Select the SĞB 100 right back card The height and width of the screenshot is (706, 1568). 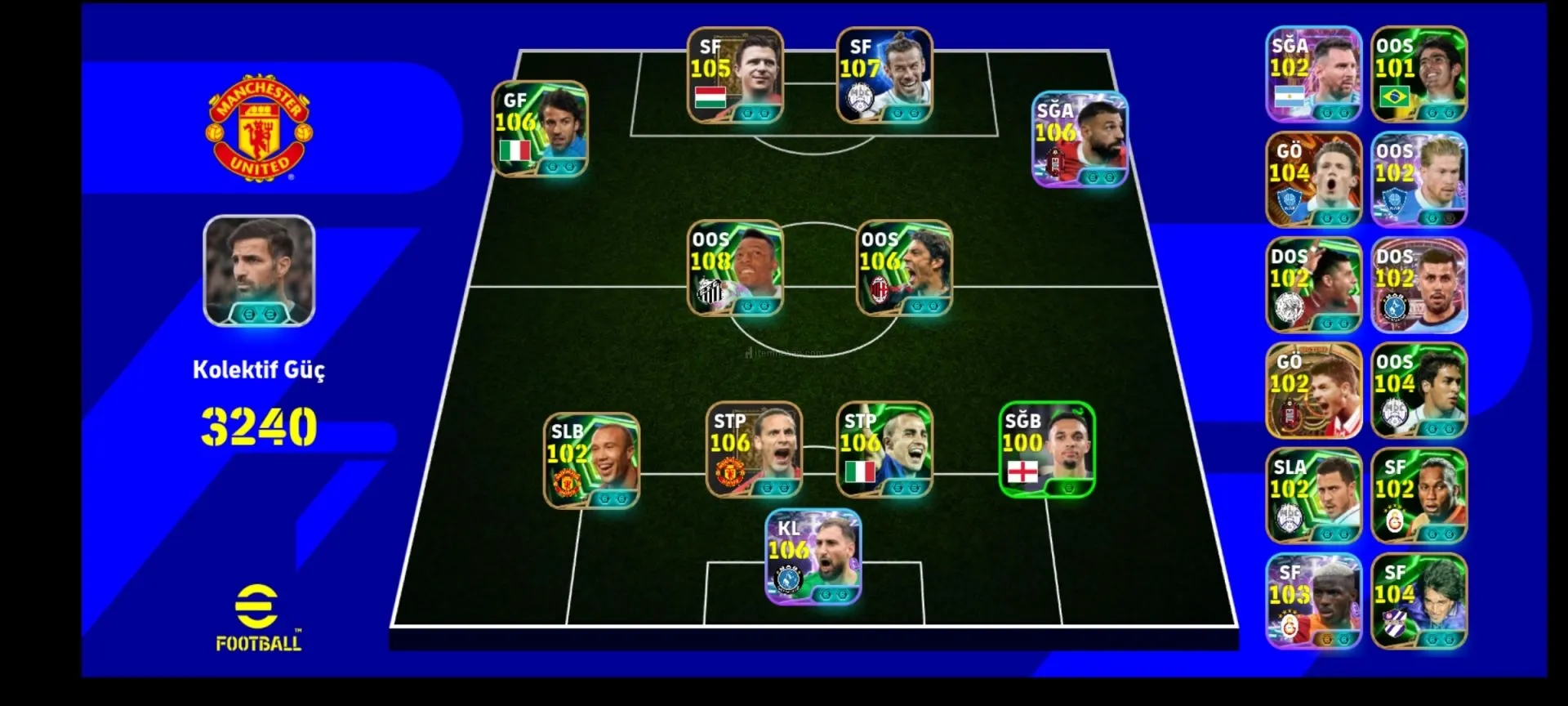[x=1047, y=449]
